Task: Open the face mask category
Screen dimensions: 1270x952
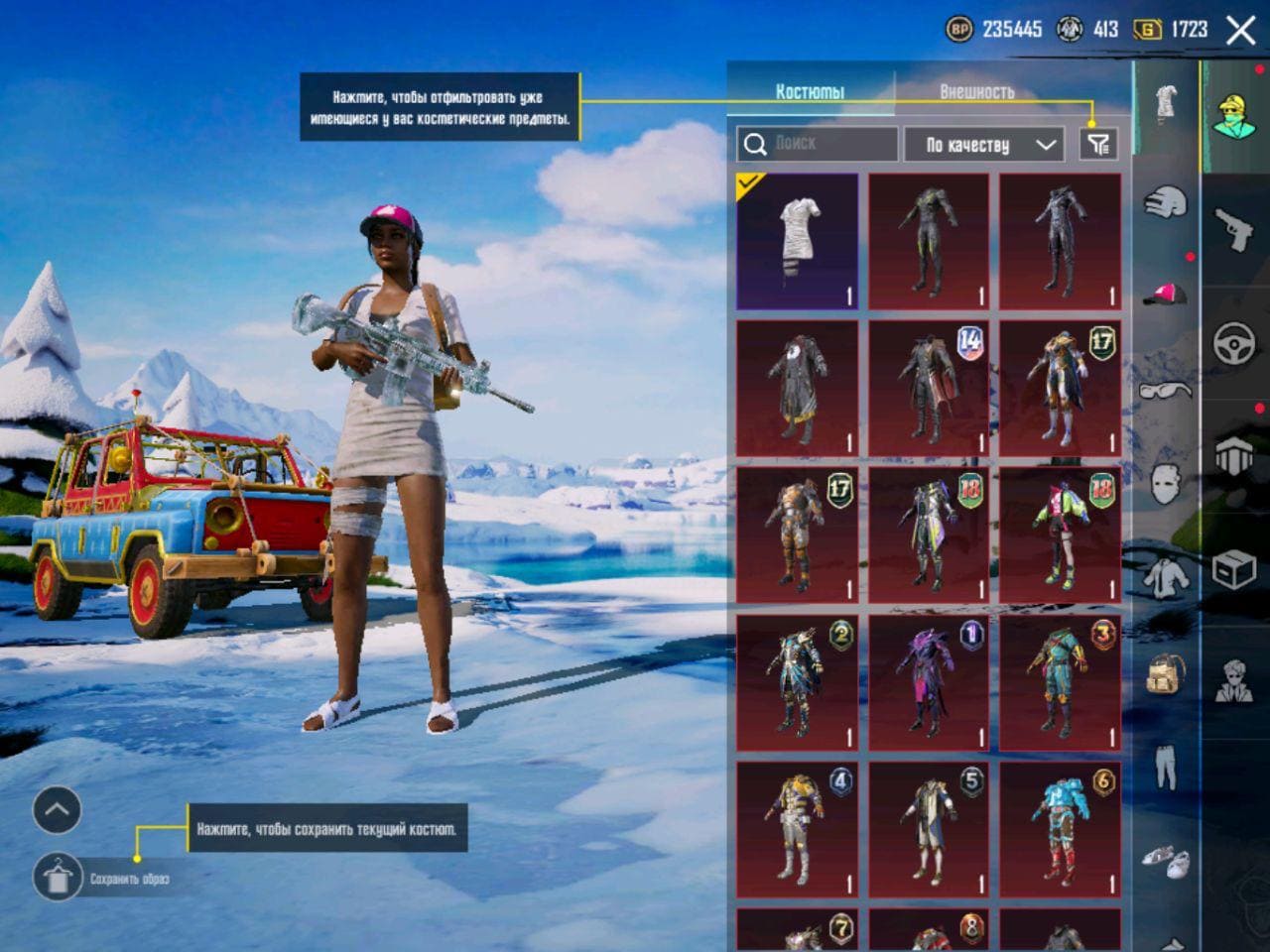Action: 1166,484
